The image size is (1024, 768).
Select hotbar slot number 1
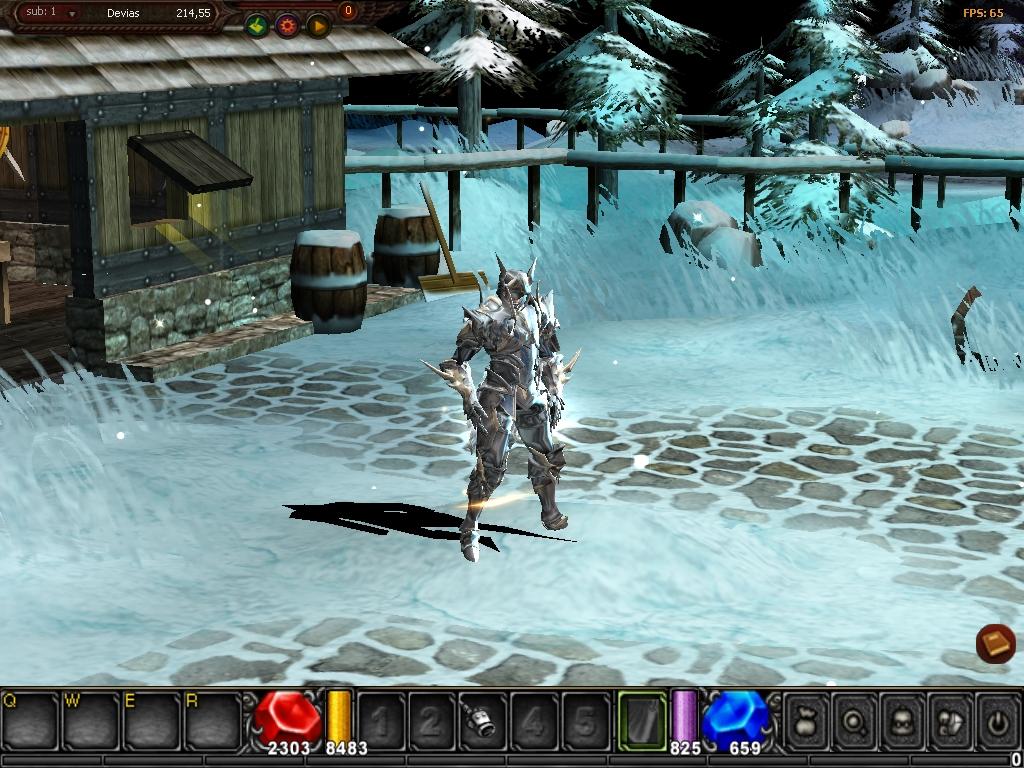click(x=379, y=720)
